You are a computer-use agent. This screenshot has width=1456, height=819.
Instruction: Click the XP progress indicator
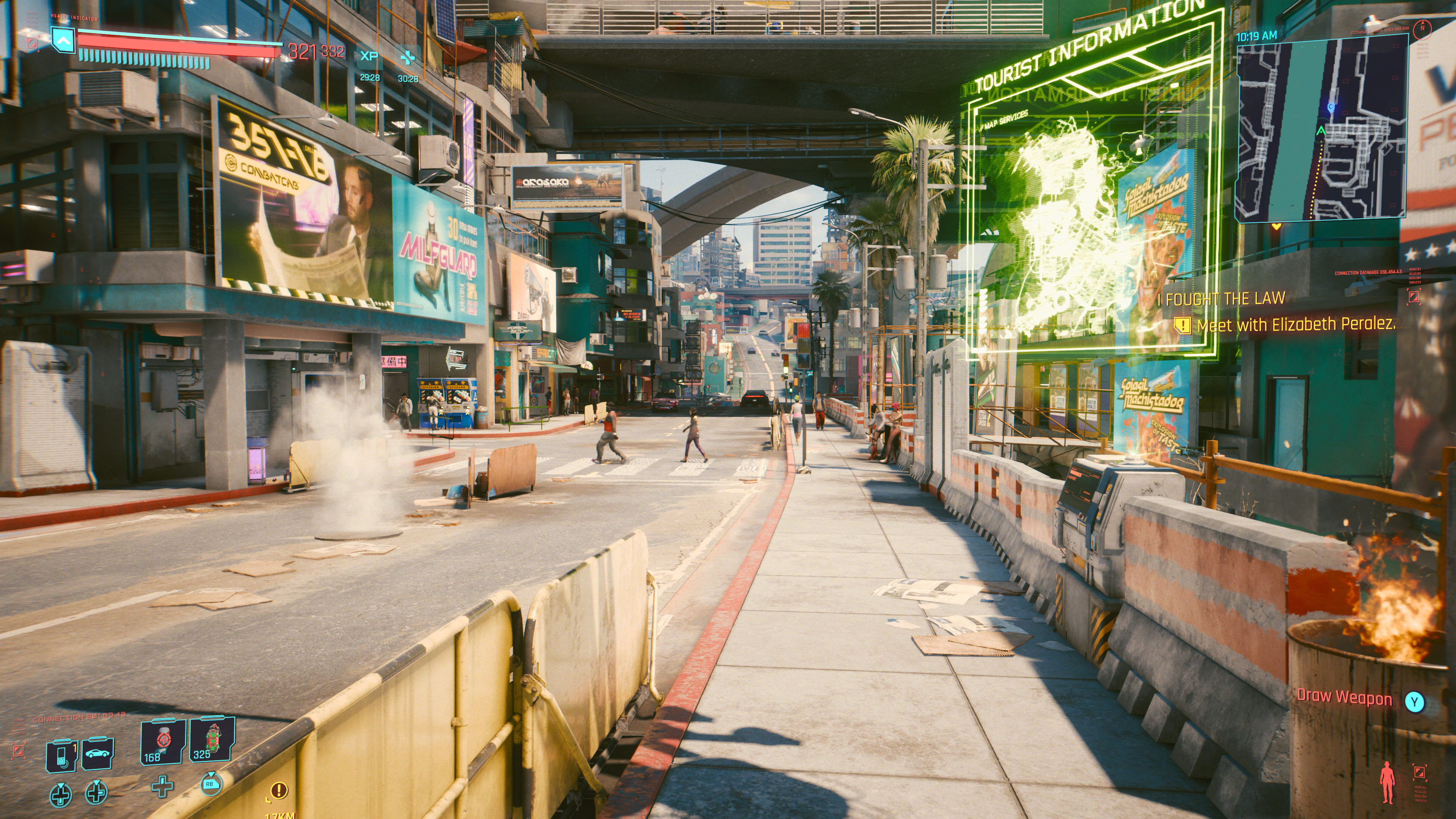pos(369,56)
